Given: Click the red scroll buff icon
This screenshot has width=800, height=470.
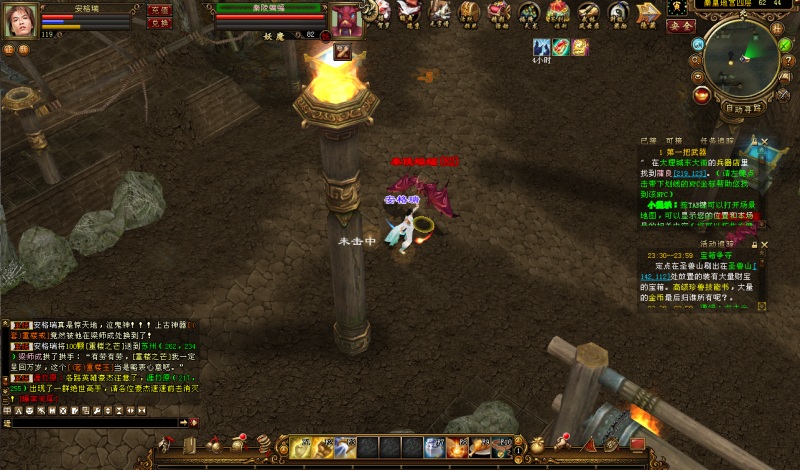Looking at the screenshot, I should [561, 47].
